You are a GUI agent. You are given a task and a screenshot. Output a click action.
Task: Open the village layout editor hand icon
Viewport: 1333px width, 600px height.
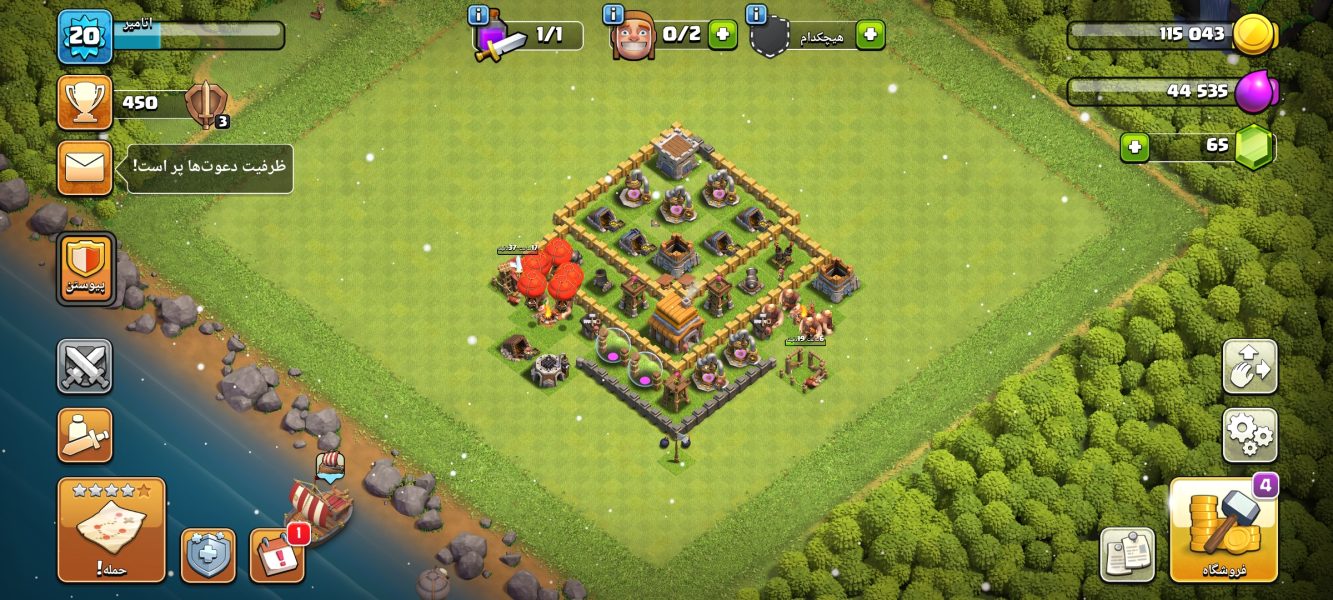point(1249,367)
